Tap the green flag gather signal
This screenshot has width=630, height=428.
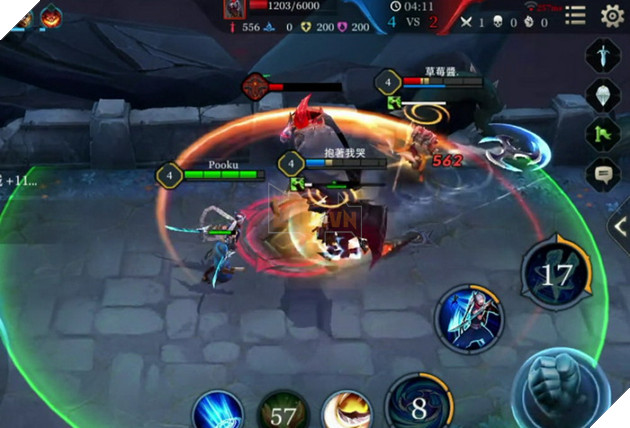pyautogui.click(x=602, y=132)
